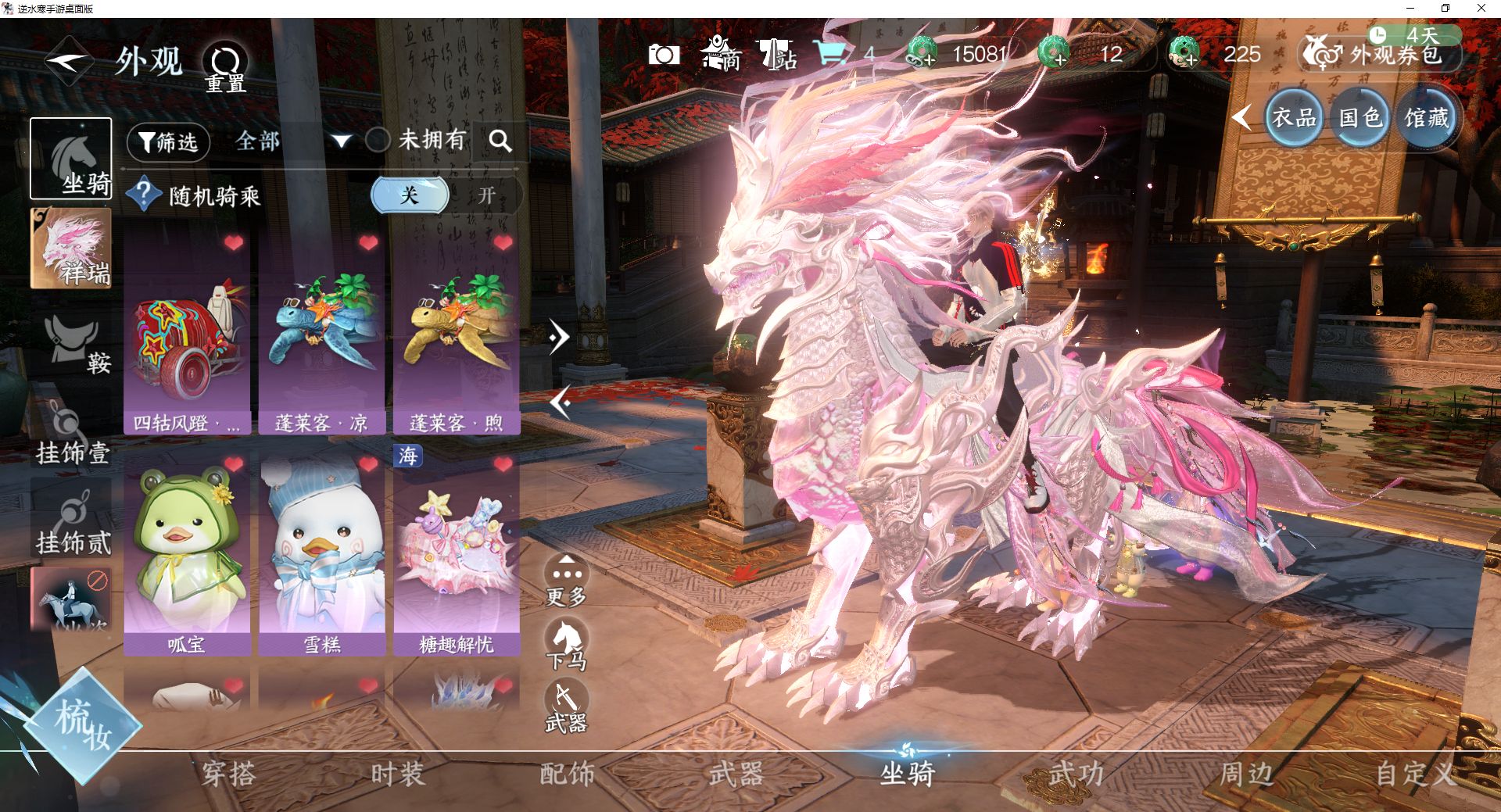
Task: Open the 挂饰壹 pendant slot
Action: click(72, 434)
